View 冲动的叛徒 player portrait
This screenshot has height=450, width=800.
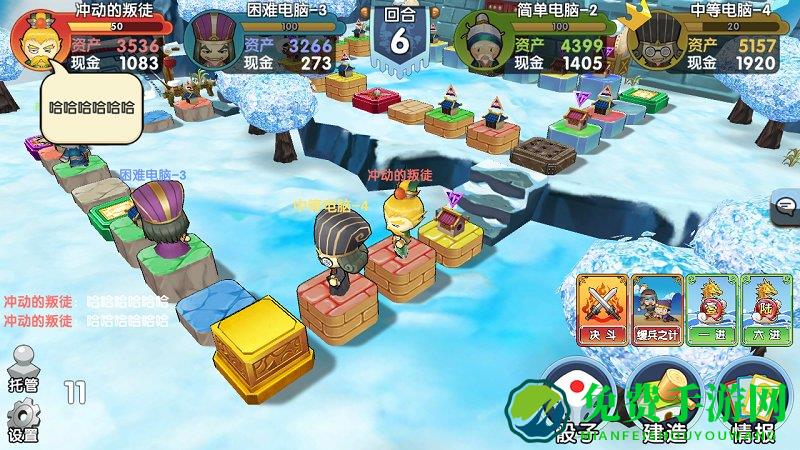[x=38, y=40]
